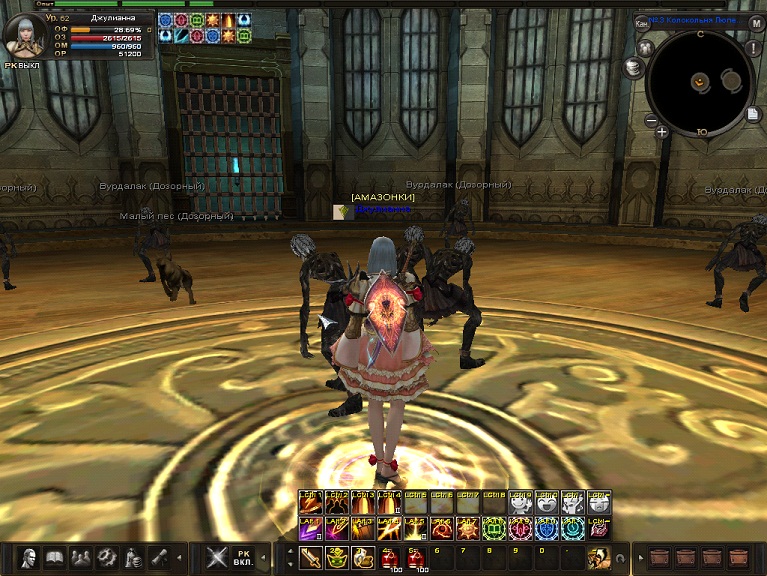Toggle the РК ВКЛ. crossed swords button
767x576 pixels.
pos(218,557)
